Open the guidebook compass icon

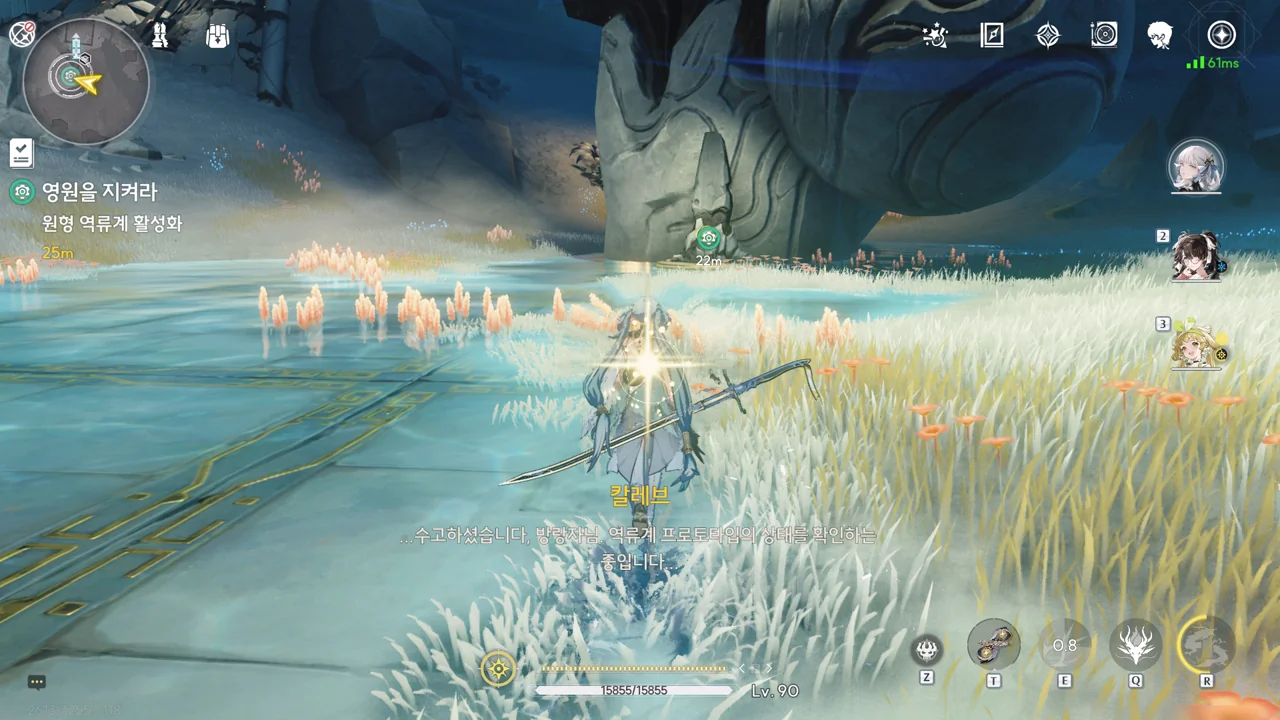pos(991,36)
